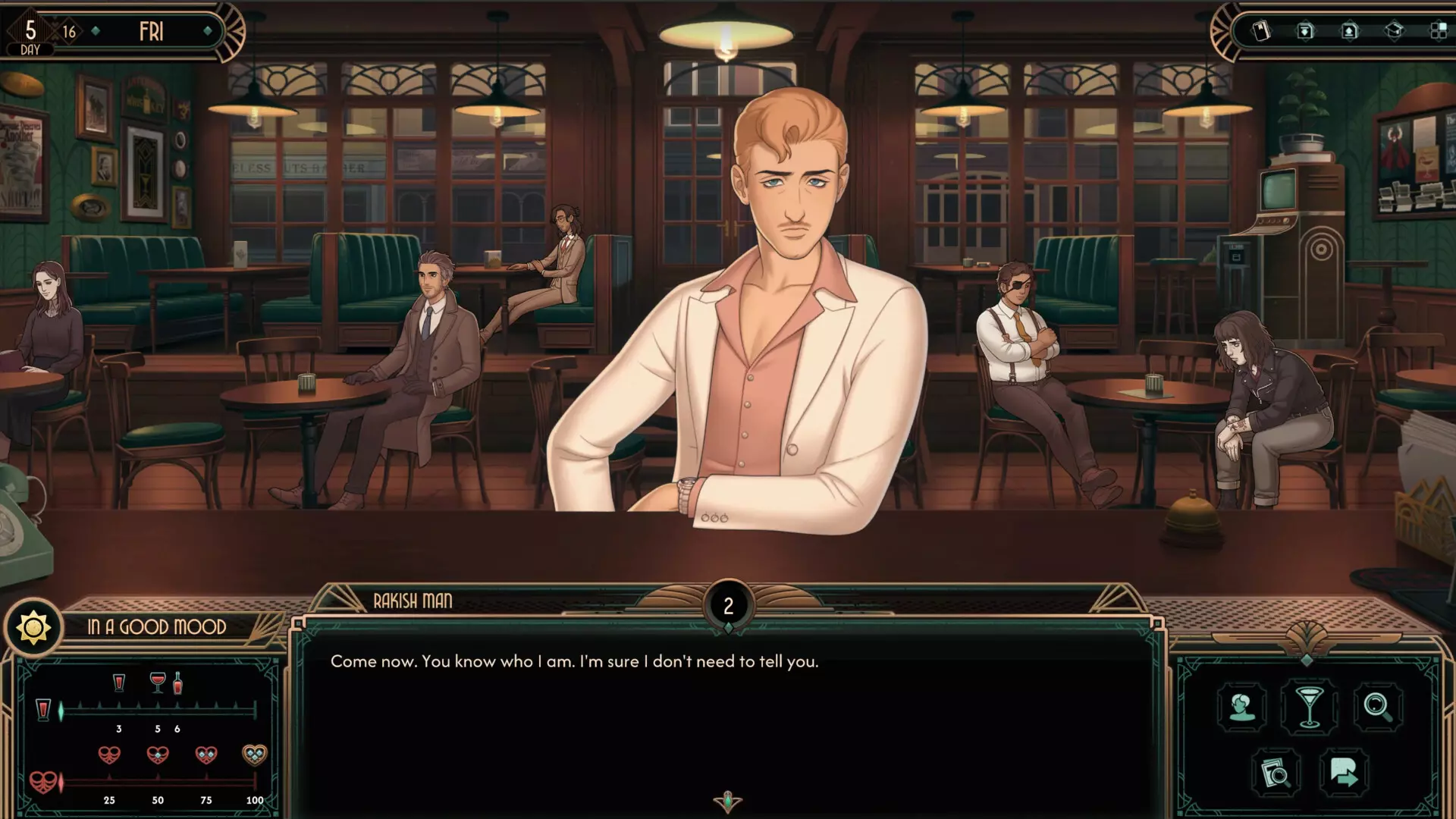Open the main menu grid icon
The height and width of the screenshot is (819, 1456).
[x=1440, y=30]
